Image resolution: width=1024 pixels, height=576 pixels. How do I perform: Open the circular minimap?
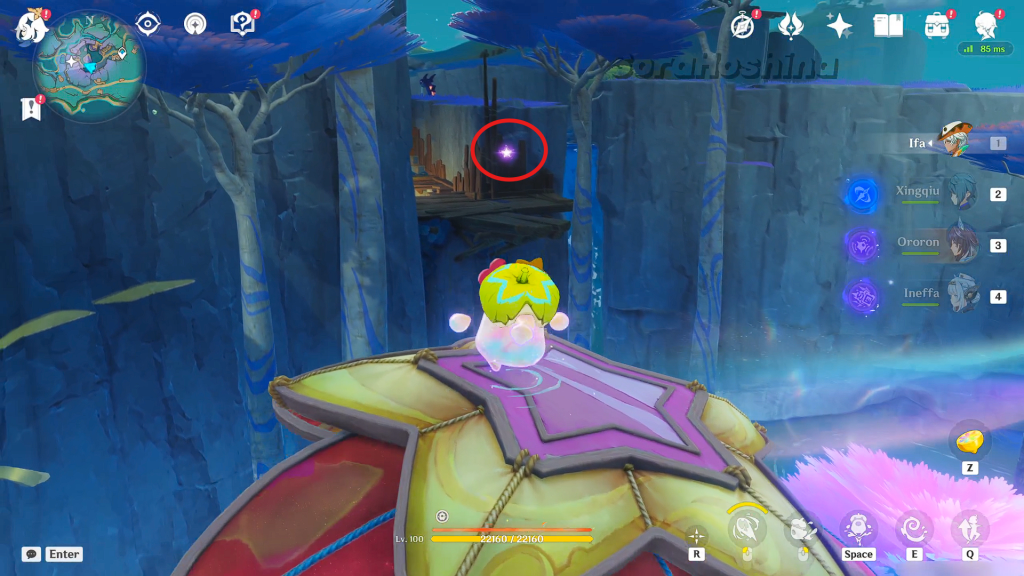(x=89, y=68)
